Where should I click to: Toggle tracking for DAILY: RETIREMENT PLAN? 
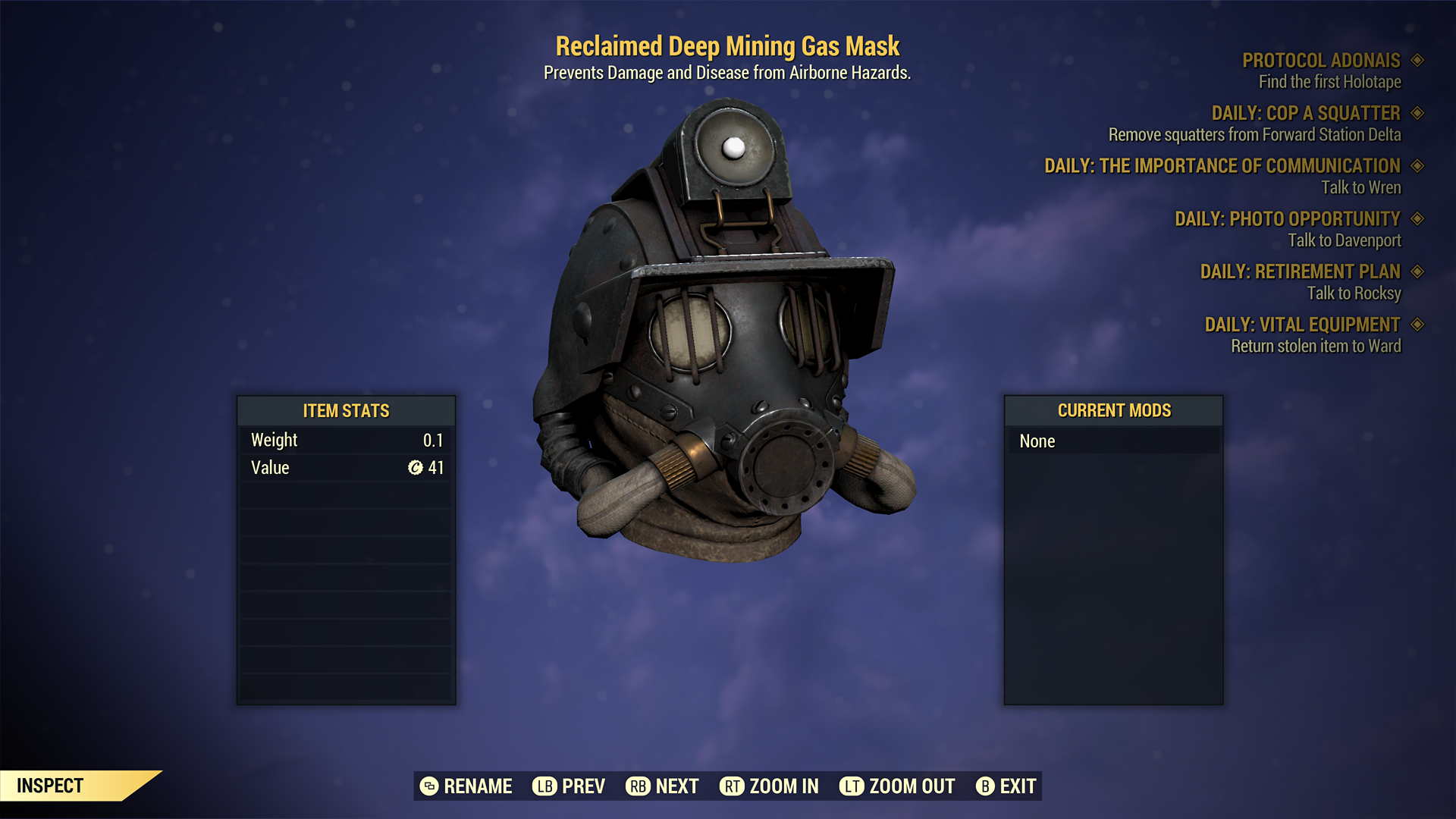point(1418,271)
